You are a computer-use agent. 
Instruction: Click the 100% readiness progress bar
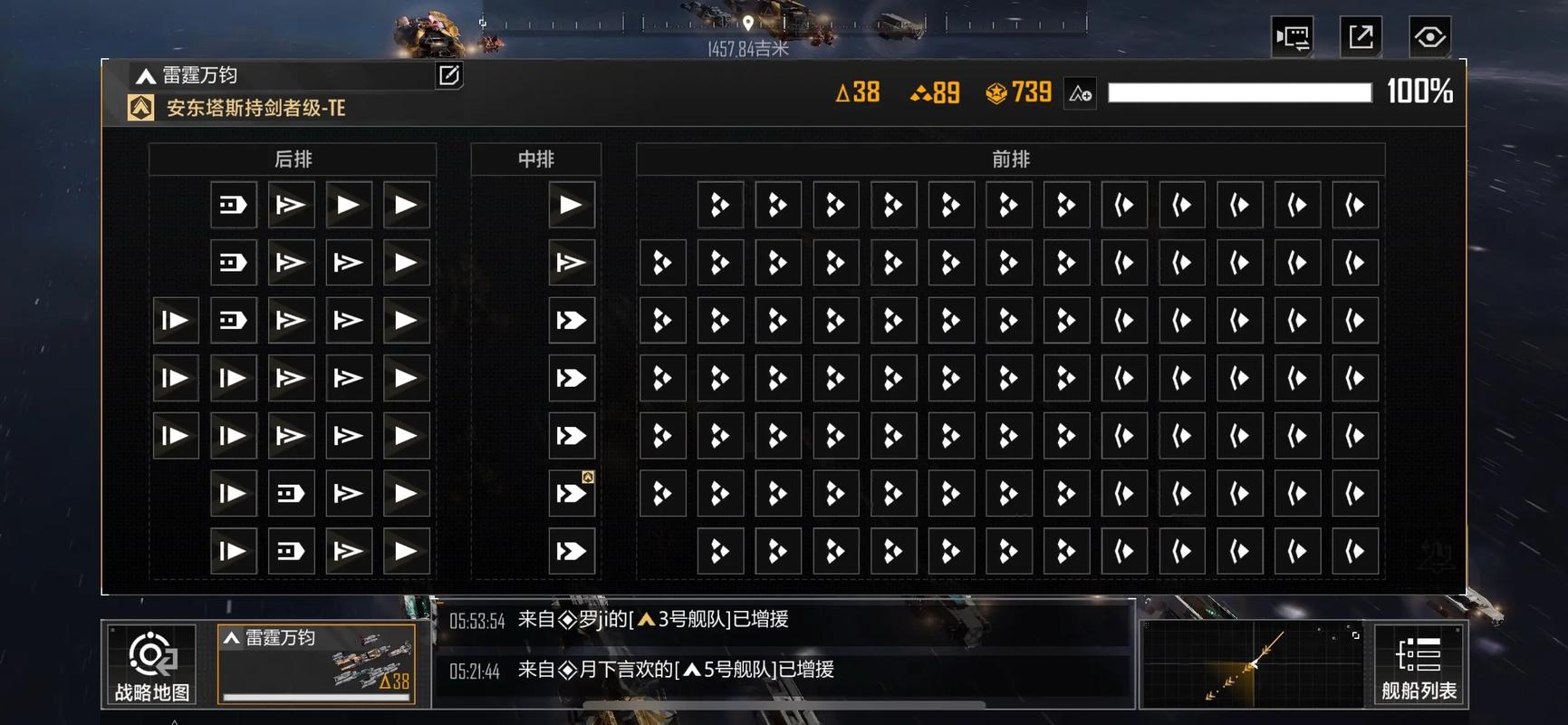pos(1241,92)
